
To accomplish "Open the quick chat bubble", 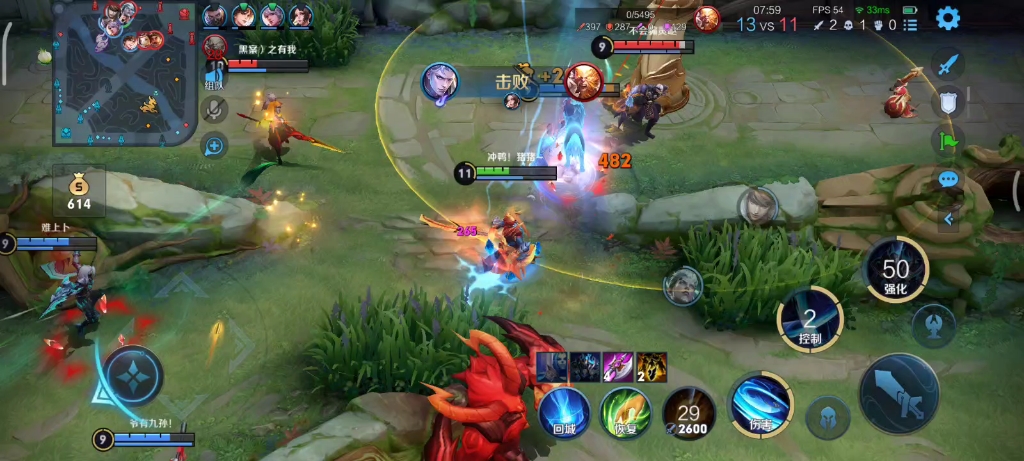I will 948,180.
